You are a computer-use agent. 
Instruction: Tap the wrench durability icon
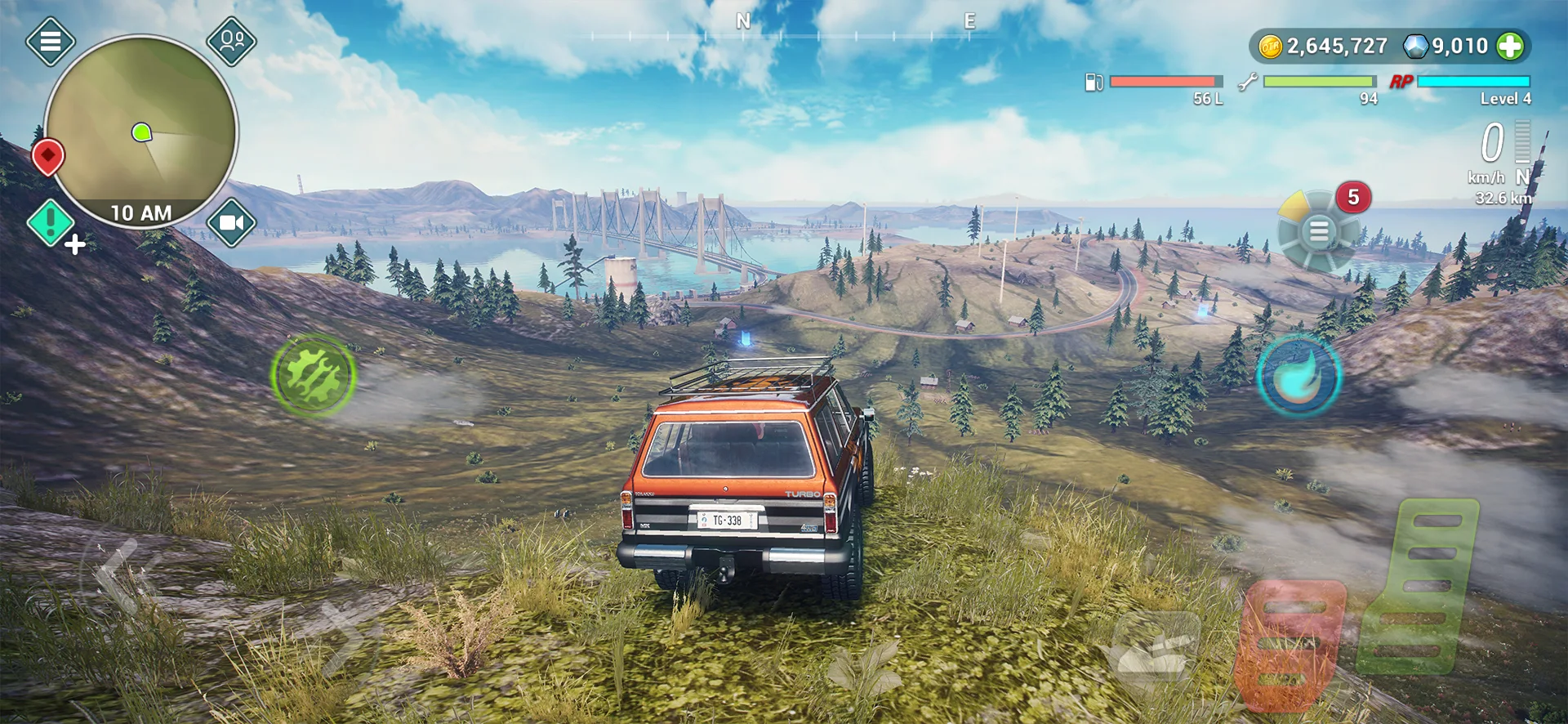[1245, 81]
